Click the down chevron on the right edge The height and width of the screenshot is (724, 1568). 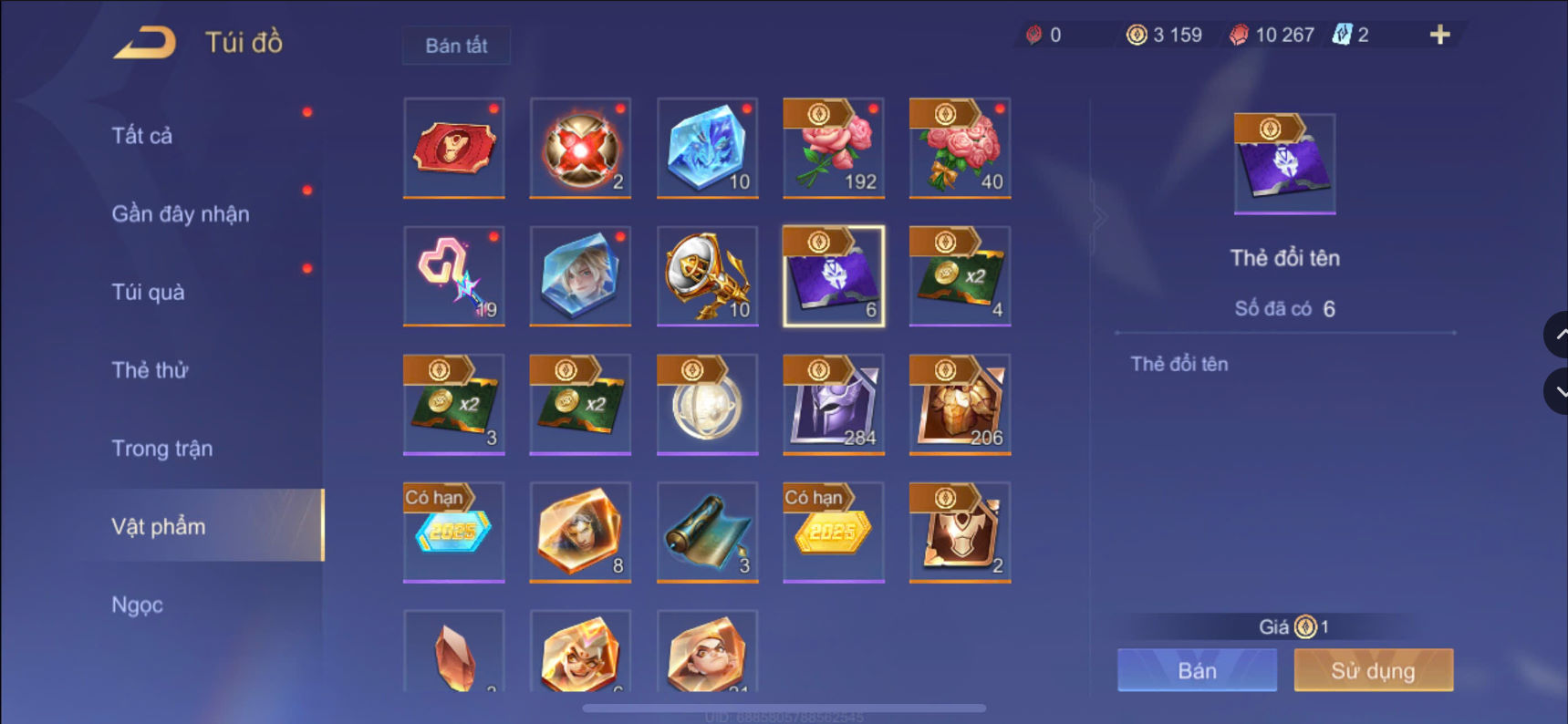click(1559, 392)
